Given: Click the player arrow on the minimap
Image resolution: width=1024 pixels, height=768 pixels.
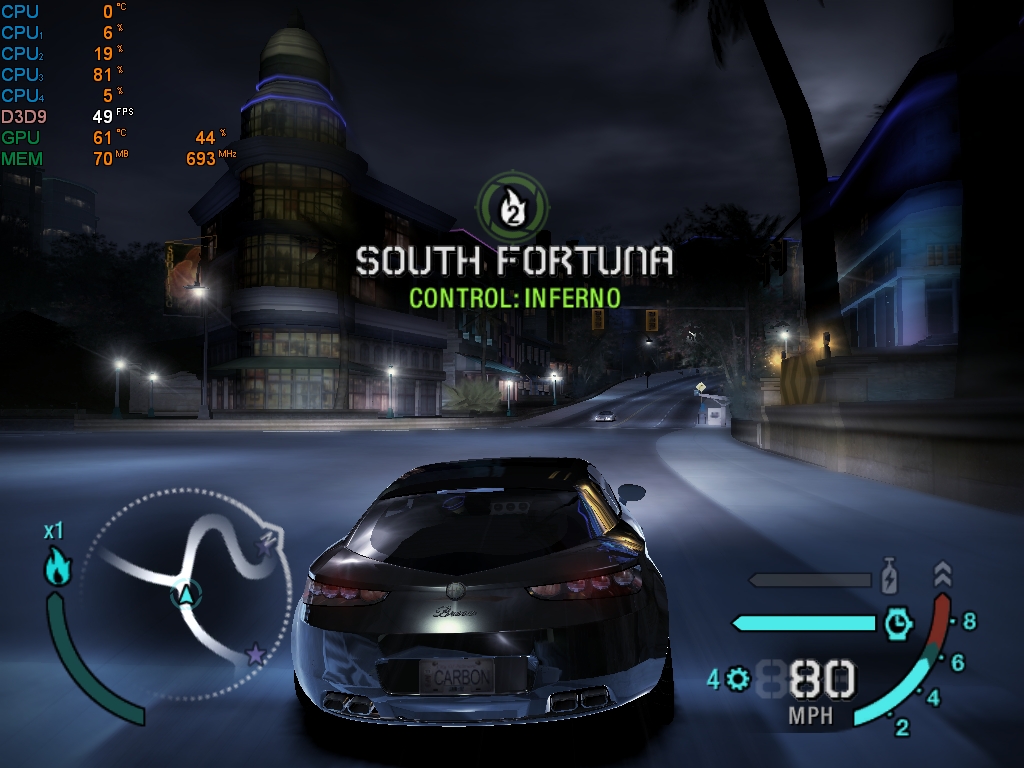Looking at the screenshot, I should pyautogui.click(x=185, y=595).
